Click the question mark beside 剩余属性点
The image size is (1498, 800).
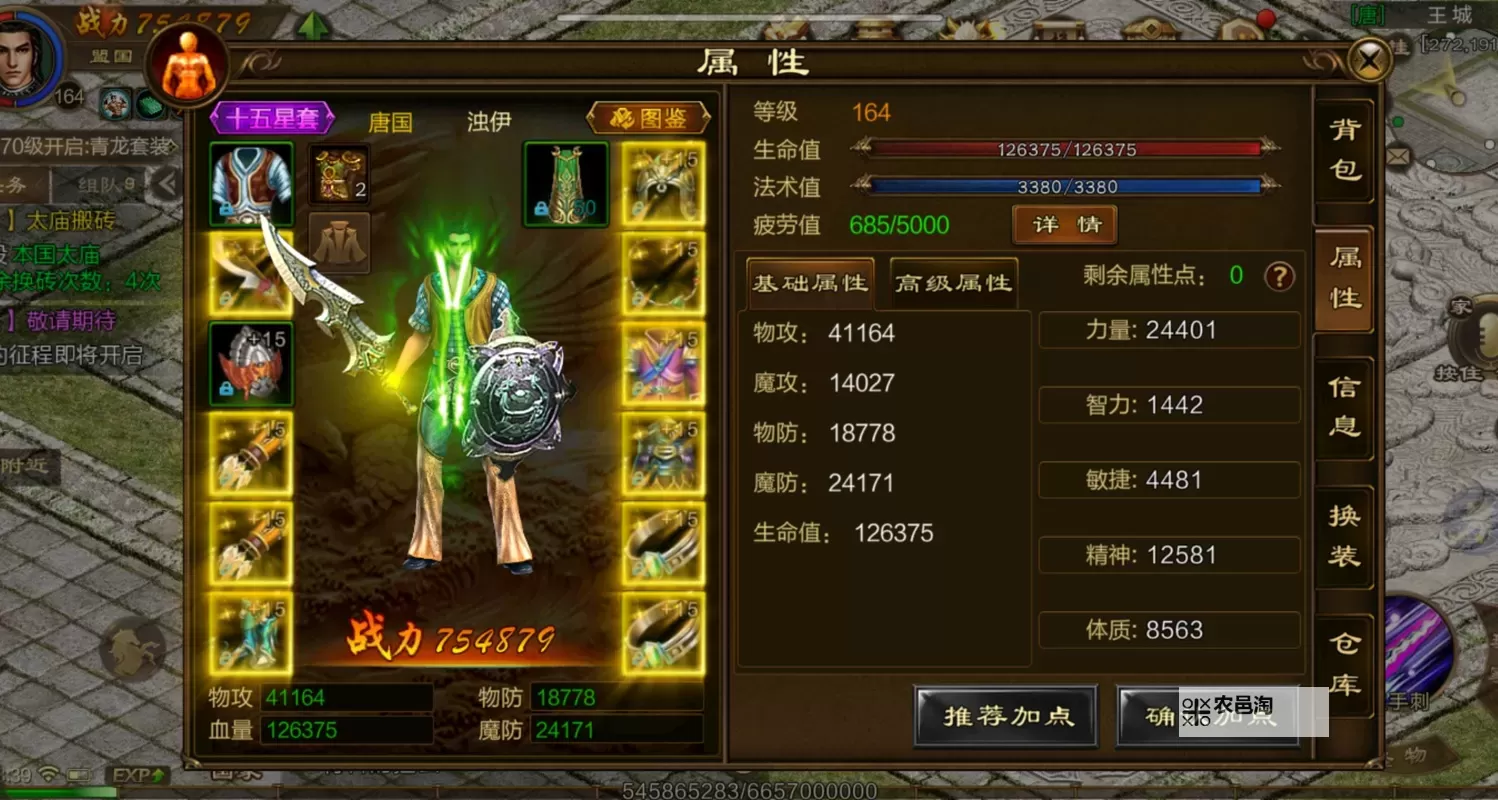[1280, 279]
